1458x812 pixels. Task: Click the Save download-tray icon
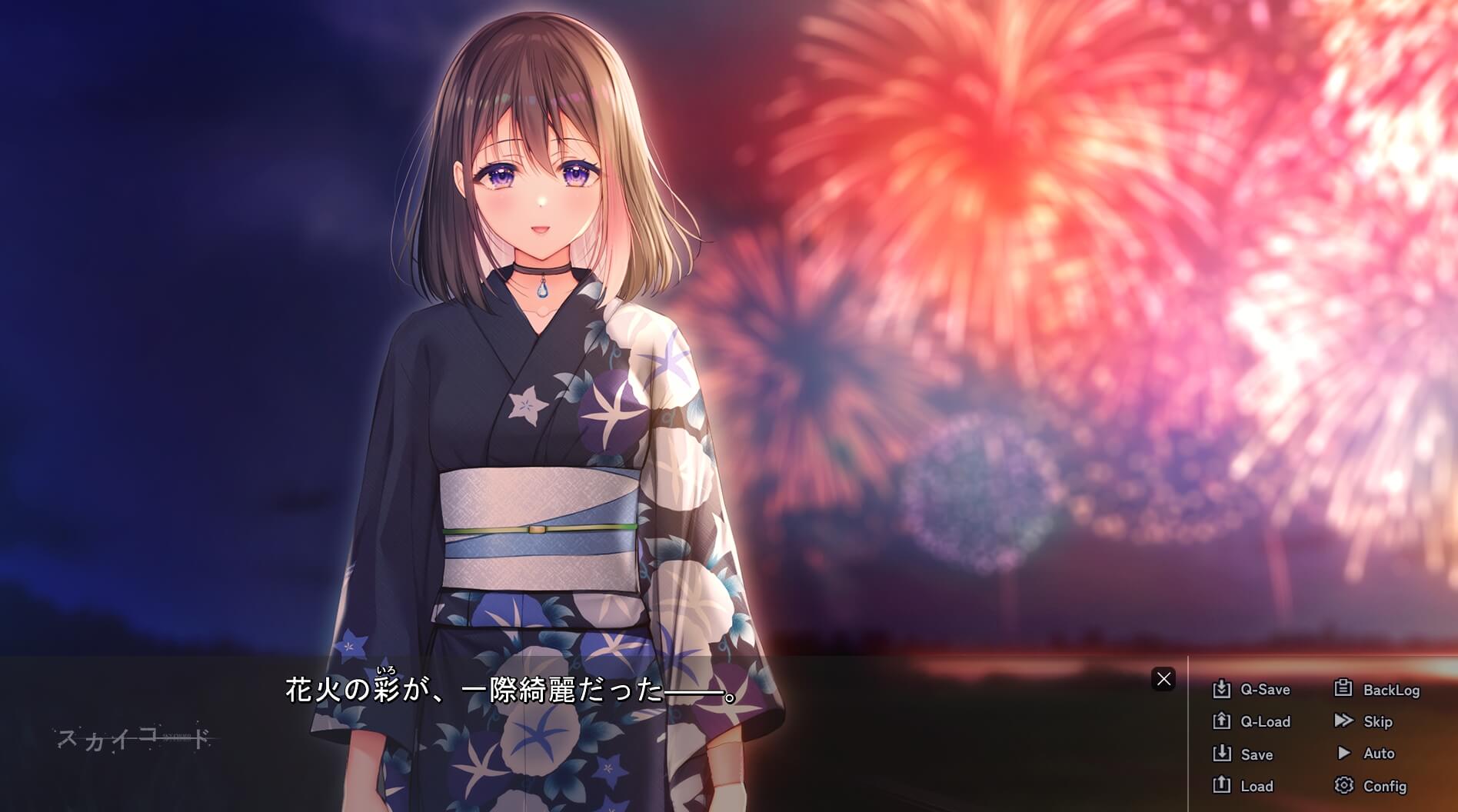1223,754
